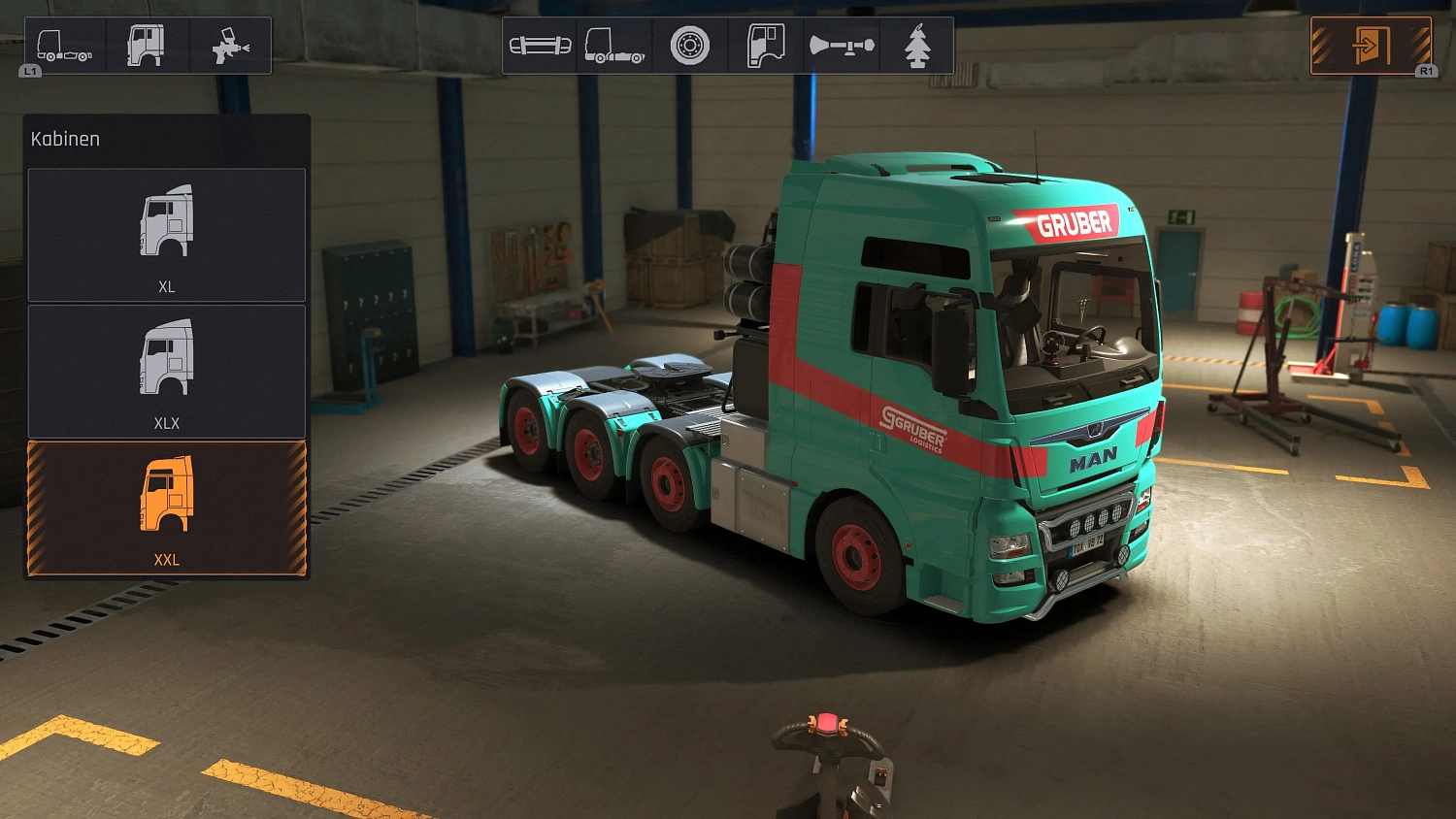Switch to the chassis tab in center toolbar
Screen dimensions: 1456x819
tap(615, 44)
